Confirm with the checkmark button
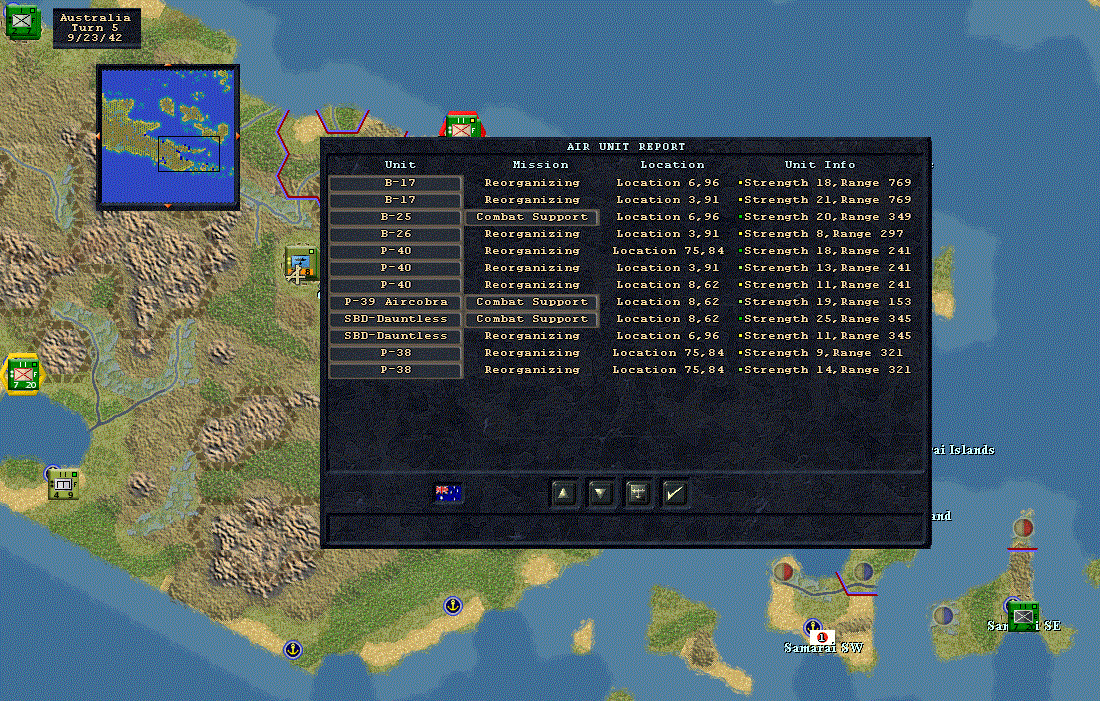The height and width of the screenshot is (701, 1100). [x=675, y=493]
